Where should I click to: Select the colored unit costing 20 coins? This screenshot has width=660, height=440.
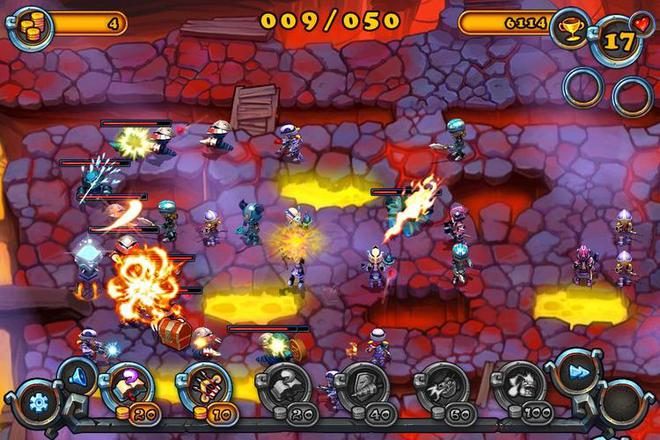point(128,386)
